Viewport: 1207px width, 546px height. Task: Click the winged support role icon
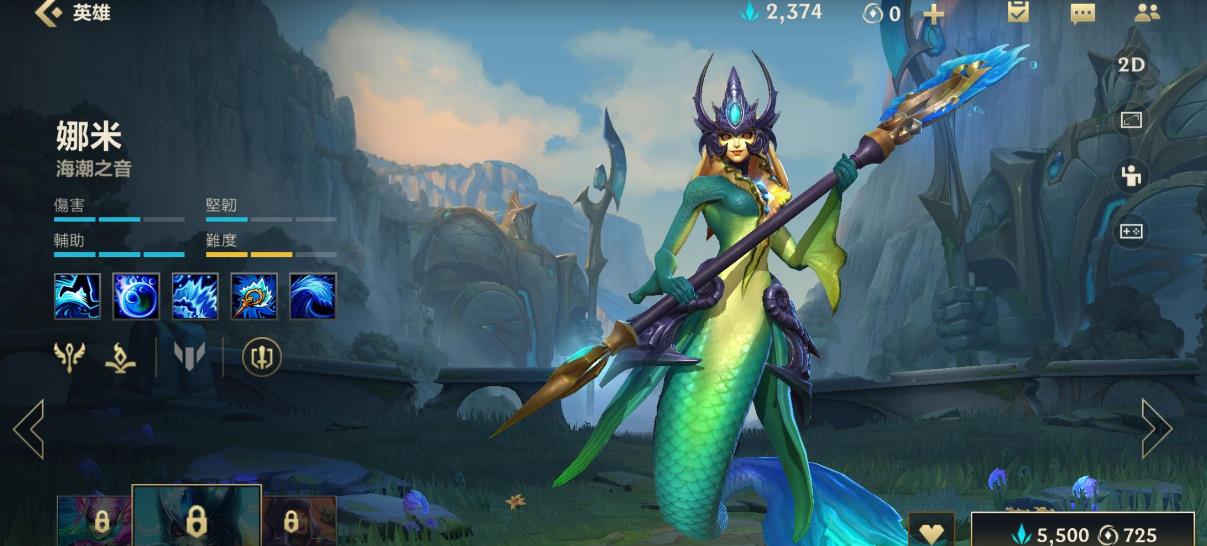point(69,356)
